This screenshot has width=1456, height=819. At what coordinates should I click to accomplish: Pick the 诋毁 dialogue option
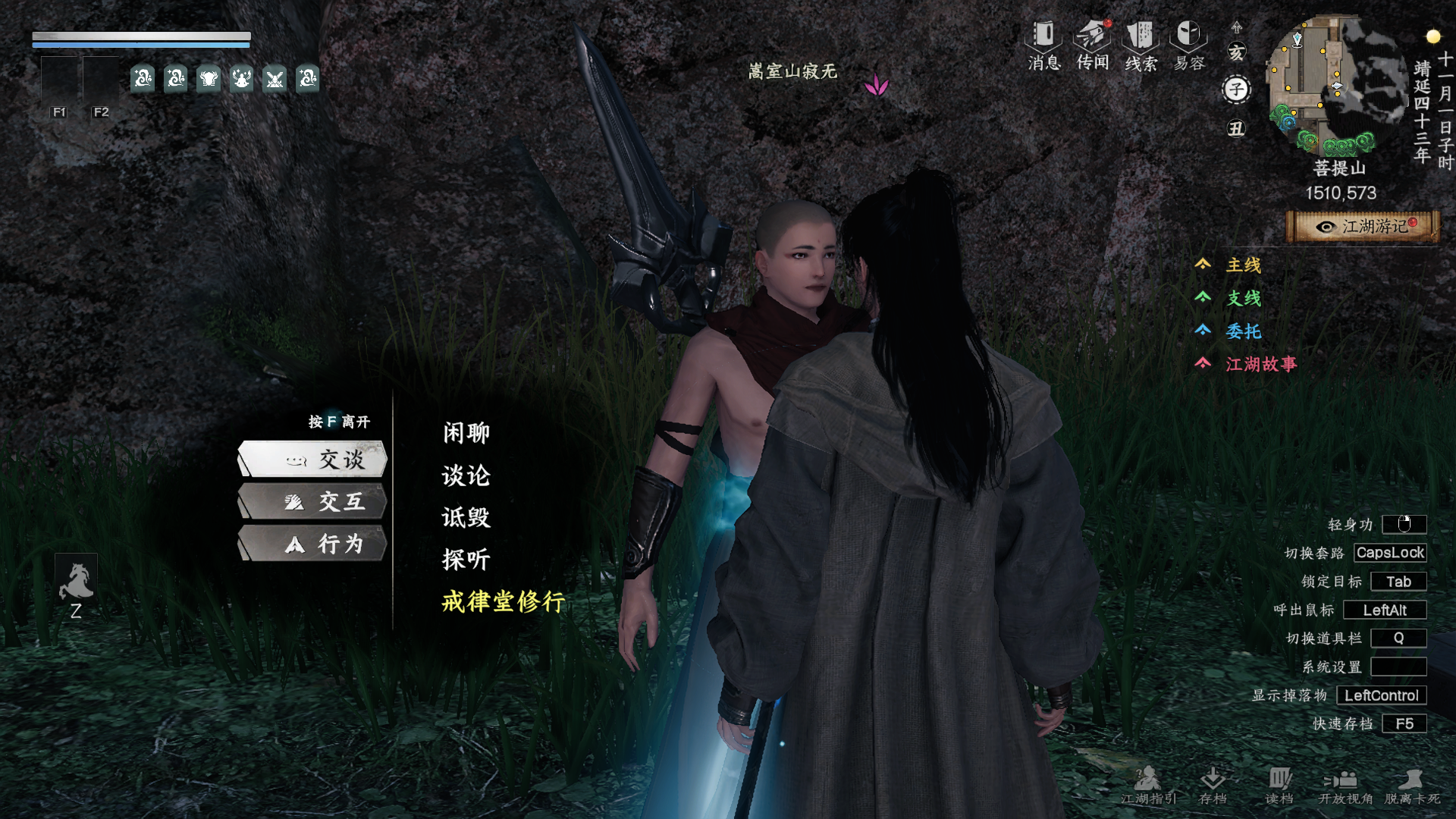[466, 518]
